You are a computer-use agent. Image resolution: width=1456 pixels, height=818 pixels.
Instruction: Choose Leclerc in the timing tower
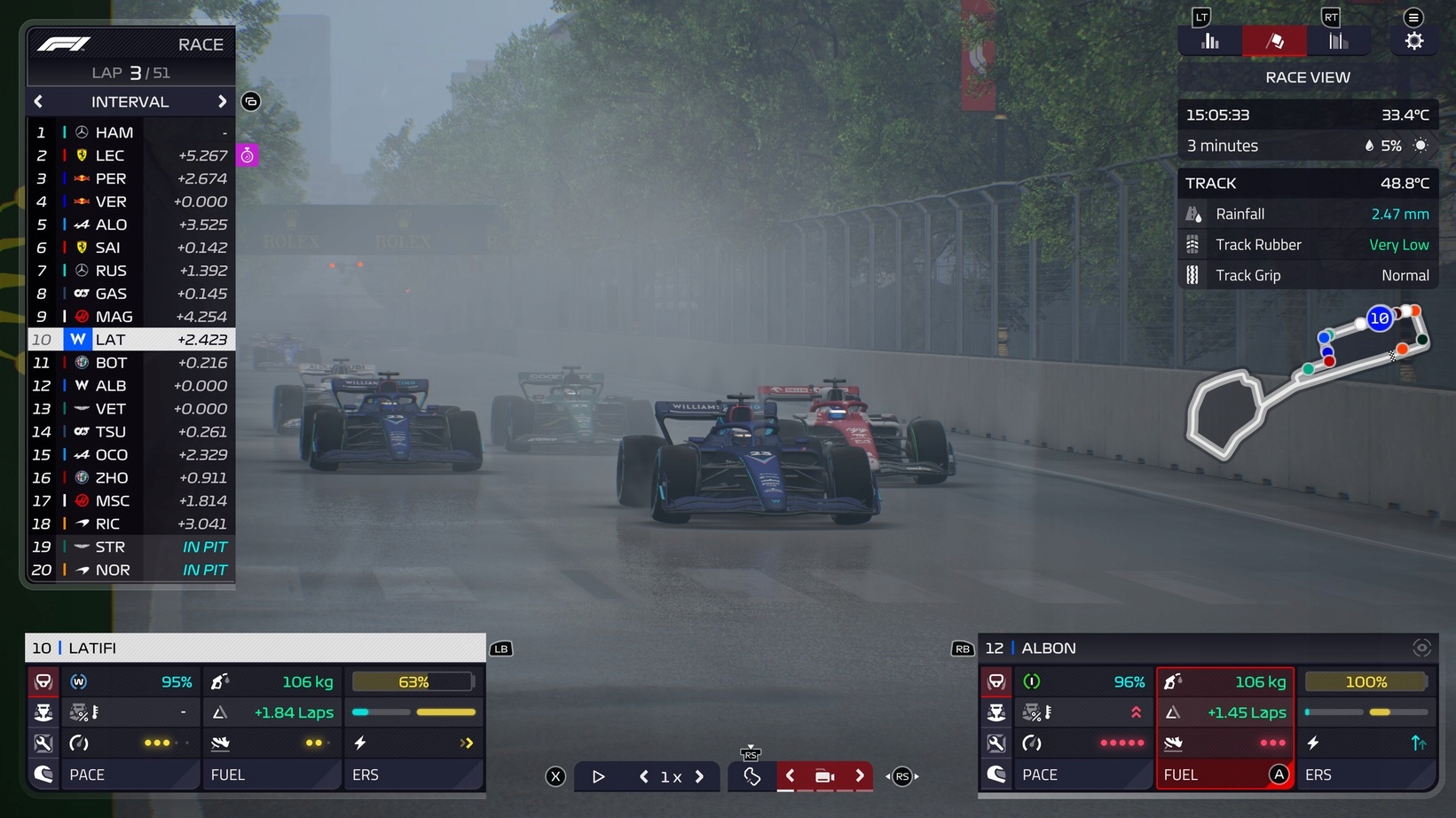(x=131, y=155)
